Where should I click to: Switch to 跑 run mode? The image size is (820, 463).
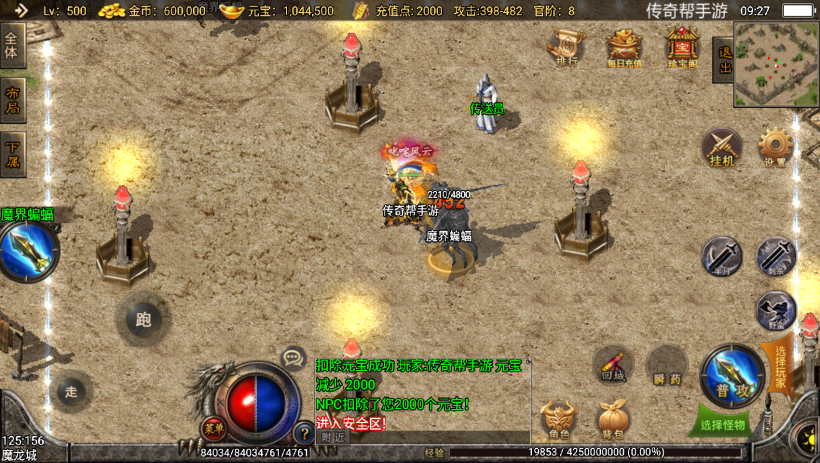point(143,319)
